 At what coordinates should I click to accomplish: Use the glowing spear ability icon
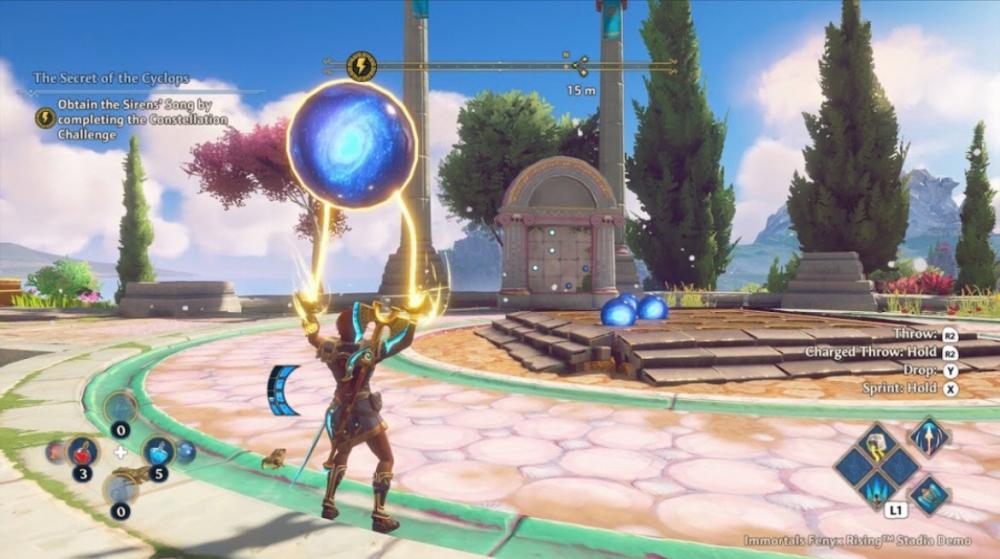928,437
